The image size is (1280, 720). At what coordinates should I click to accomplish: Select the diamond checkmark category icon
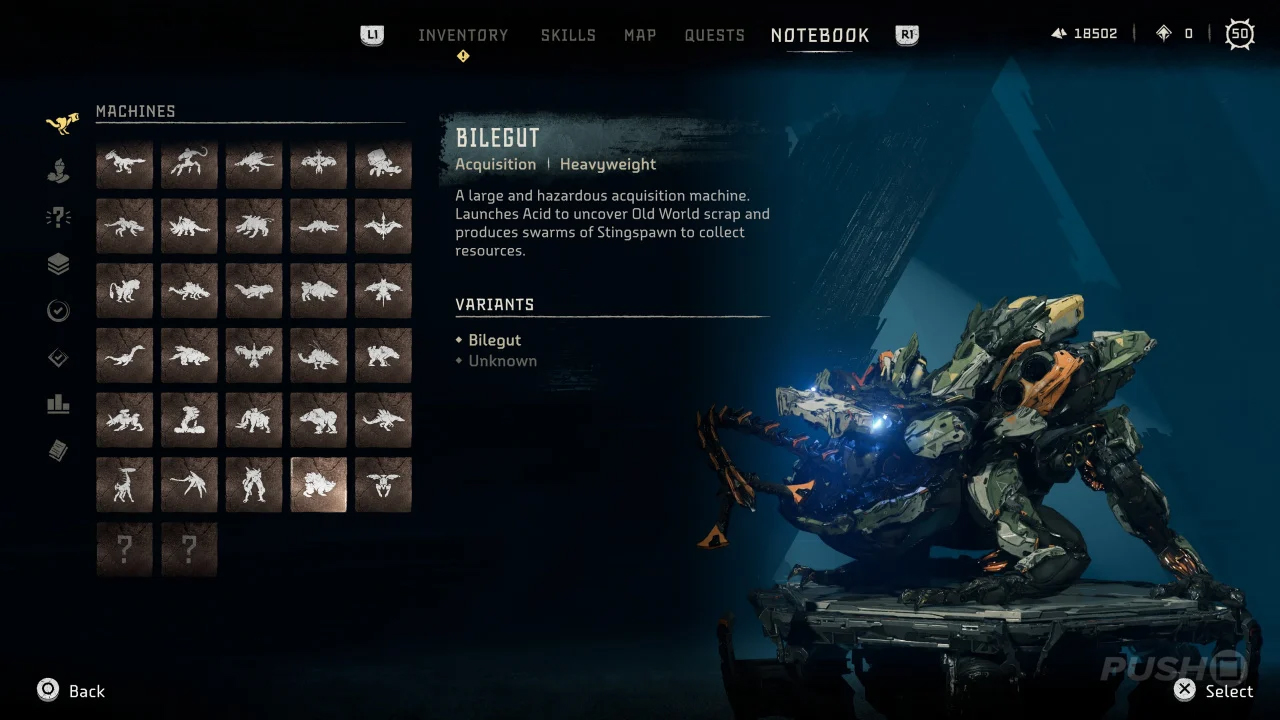(x=59, y=358)
